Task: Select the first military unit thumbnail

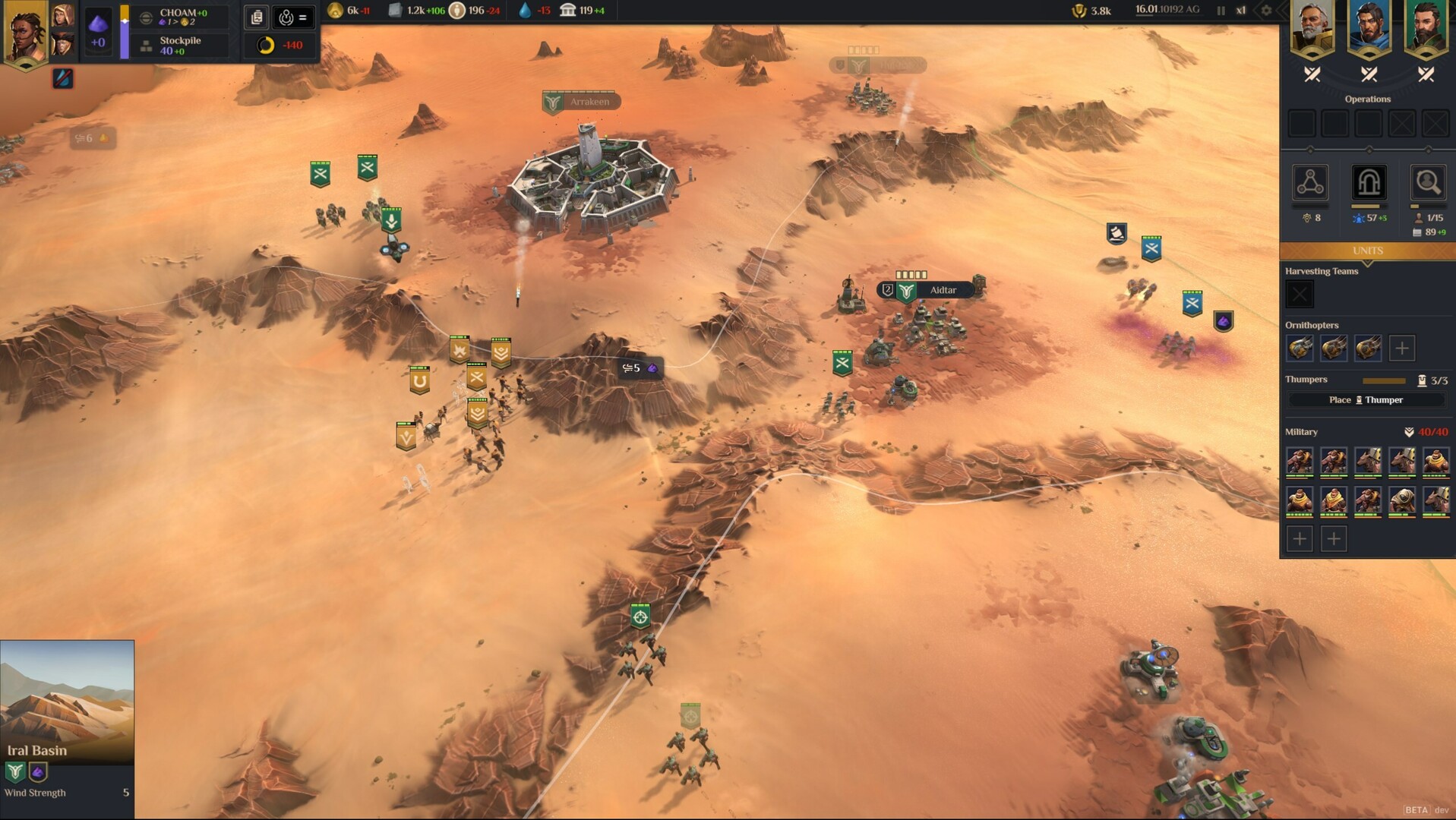Action: (1300, 461)
